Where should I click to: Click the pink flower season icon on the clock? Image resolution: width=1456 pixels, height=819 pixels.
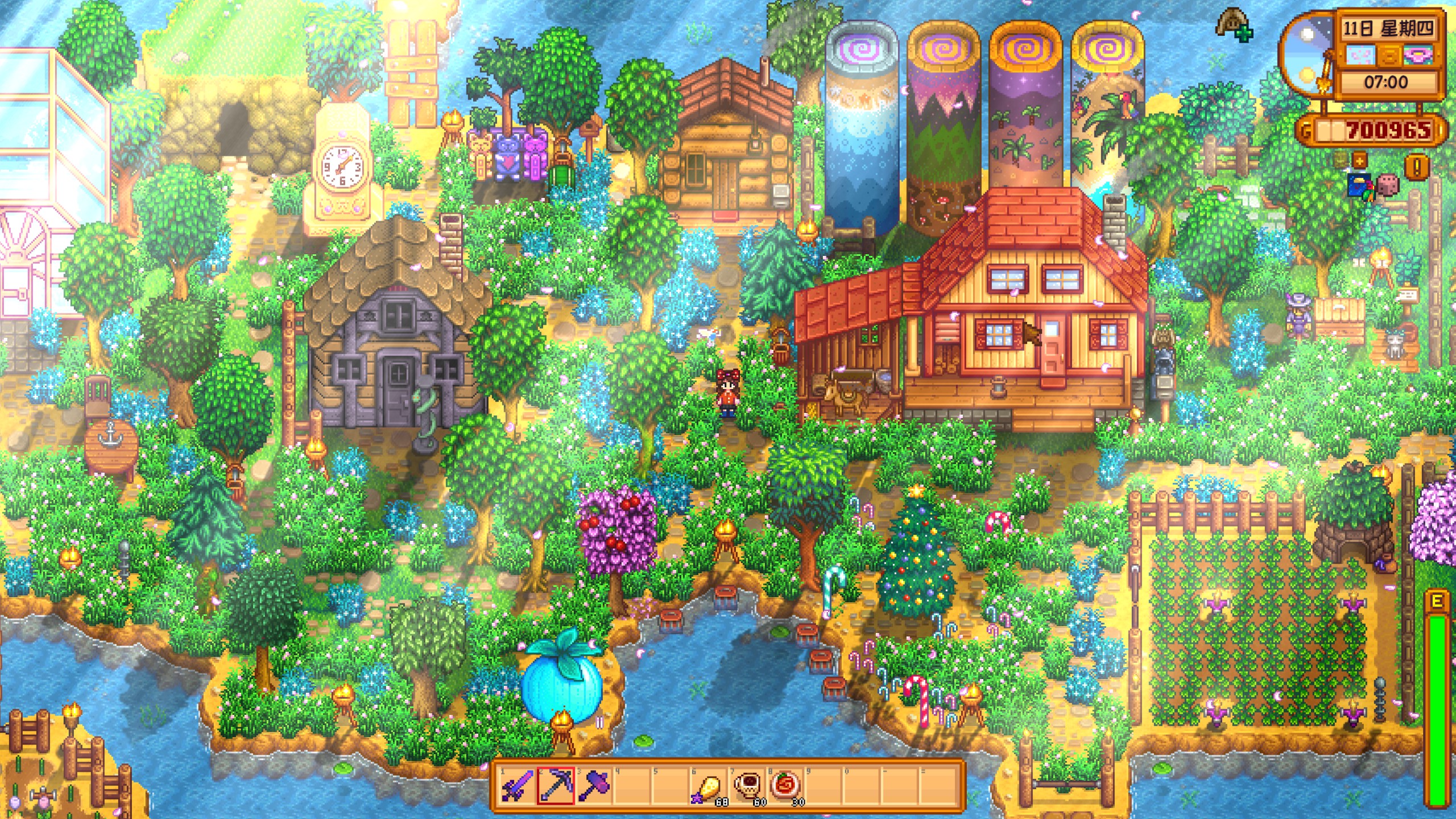pyautogui.click(x=1416, y=55)
